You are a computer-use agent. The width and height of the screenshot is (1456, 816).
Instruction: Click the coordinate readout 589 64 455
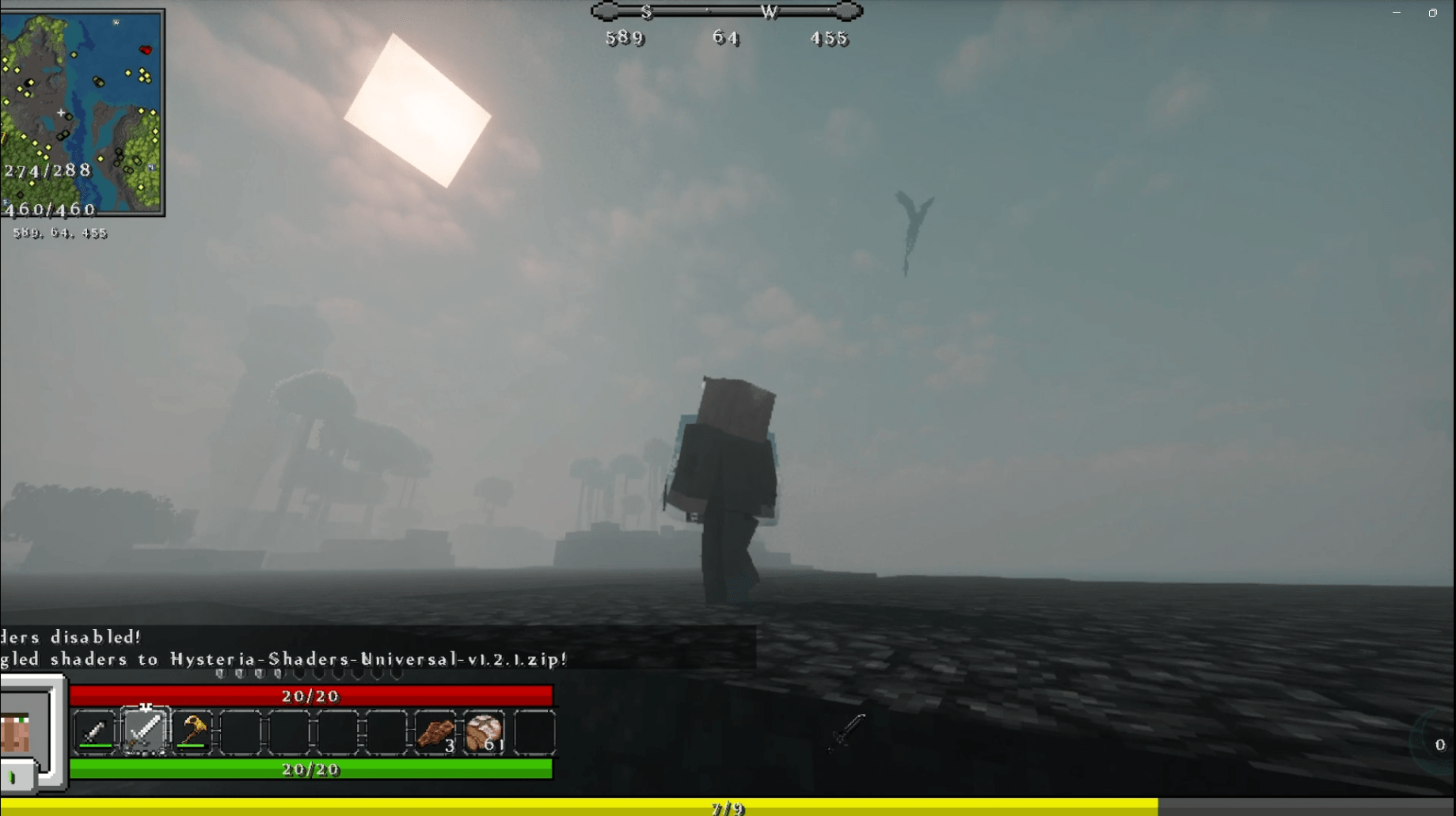[59, 233]
